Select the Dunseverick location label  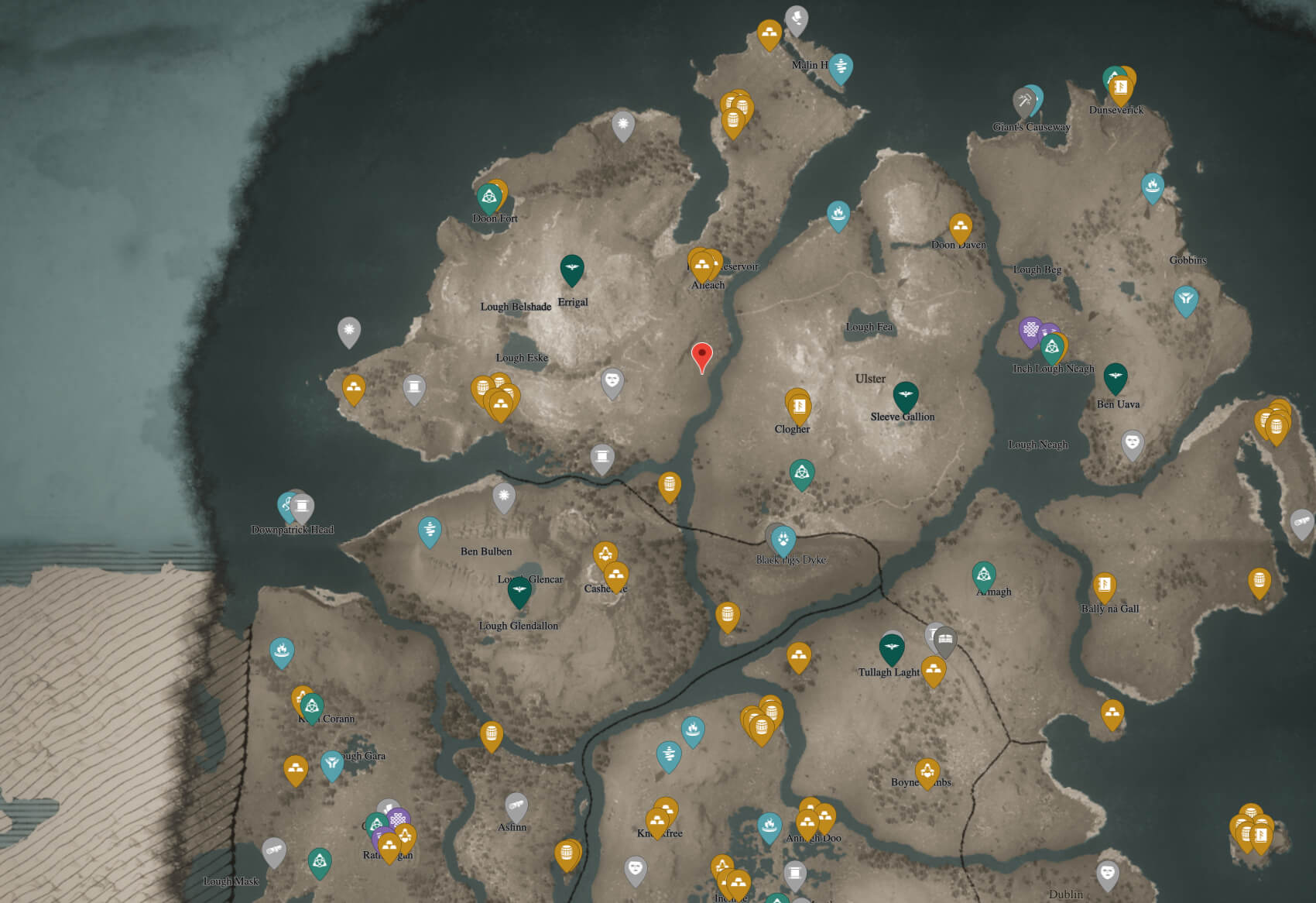point(1116,112)
